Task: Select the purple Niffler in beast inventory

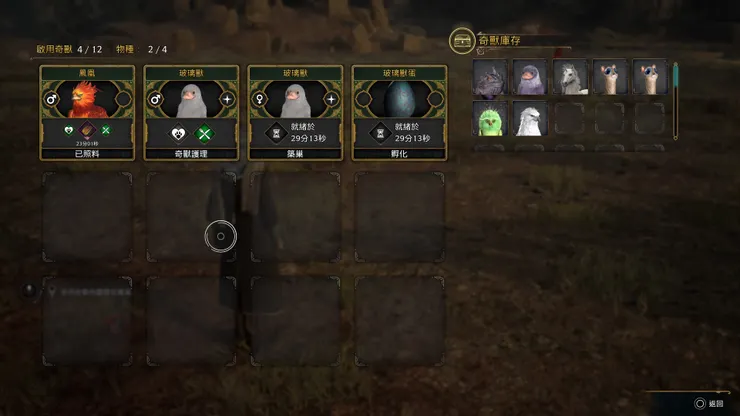Action: 530,78
